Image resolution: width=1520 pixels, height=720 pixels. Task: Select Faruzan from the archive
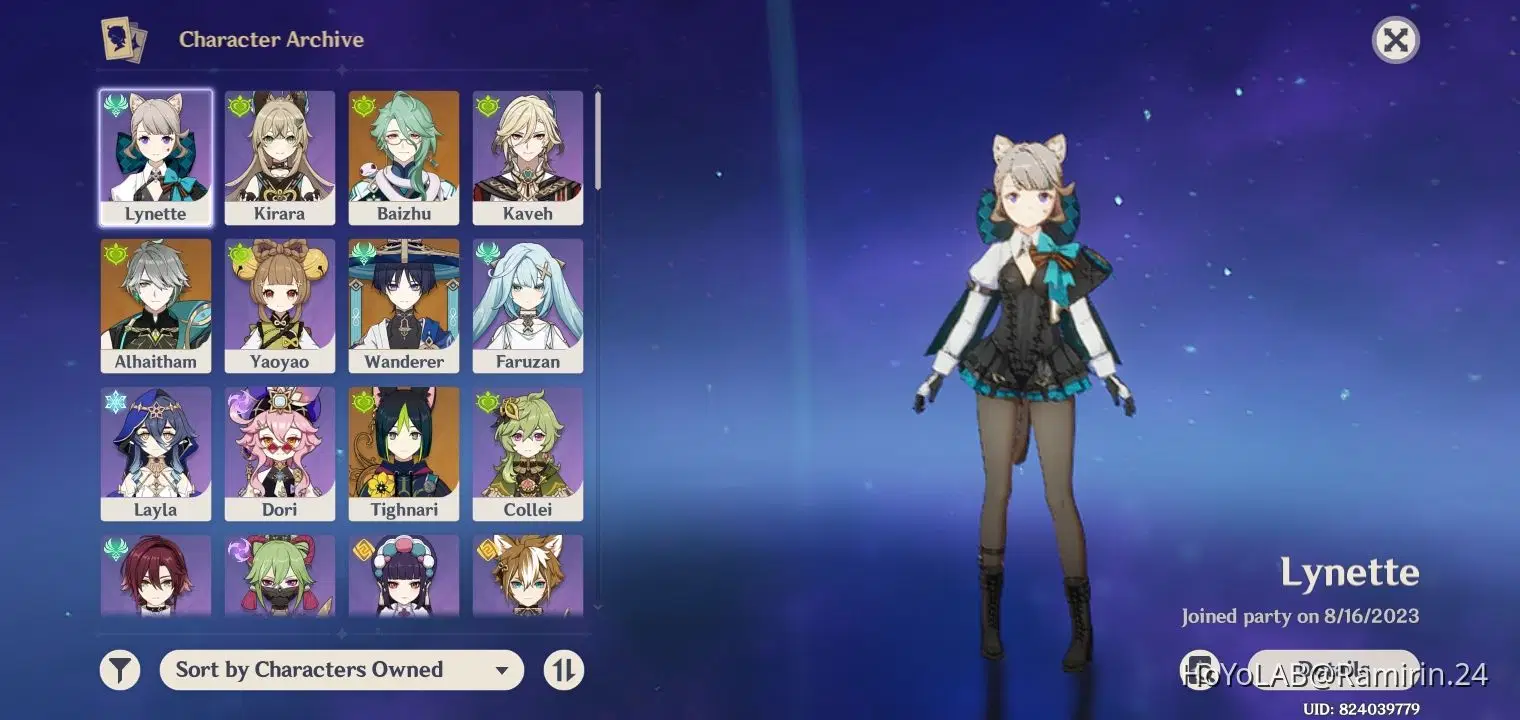coord(528,303)
